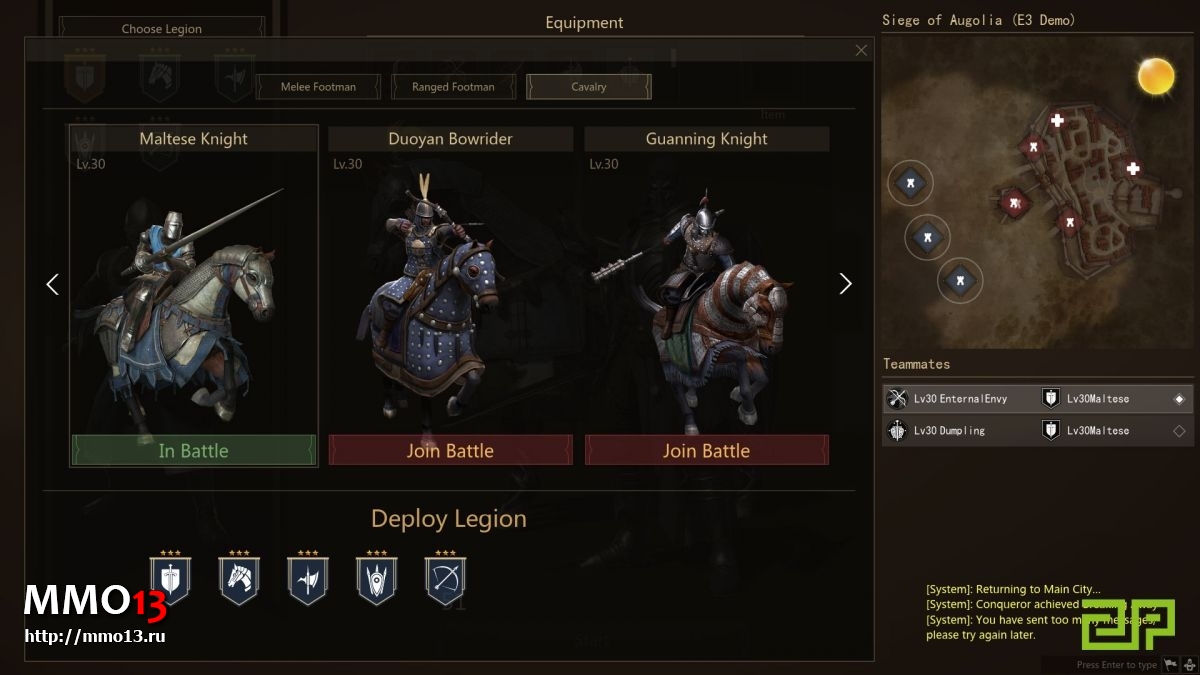The image size is (1200, 675).
Task: Join battle with the Guanning Knight
Action: (706, 451)
